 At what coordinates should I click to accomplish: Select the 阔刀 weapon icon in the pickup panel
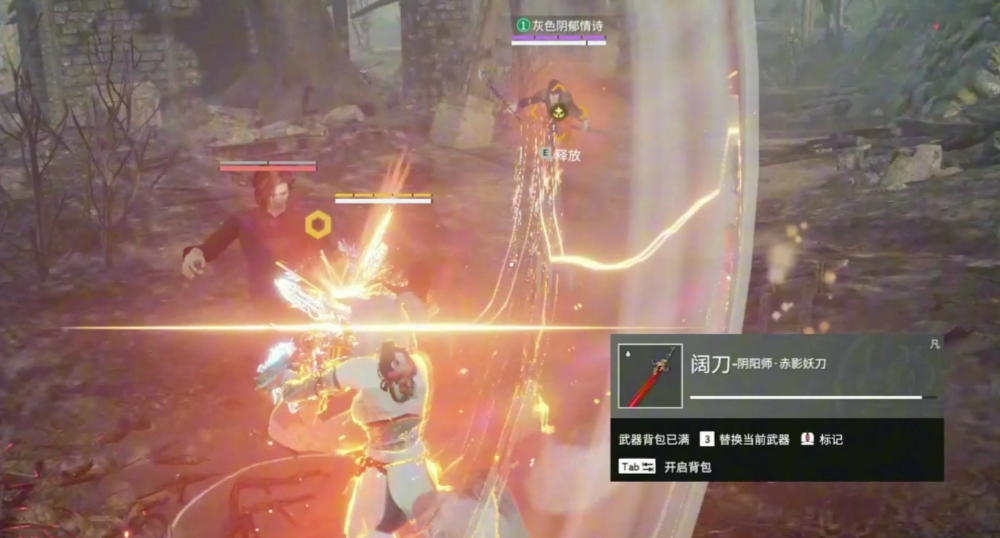point(650,376)
